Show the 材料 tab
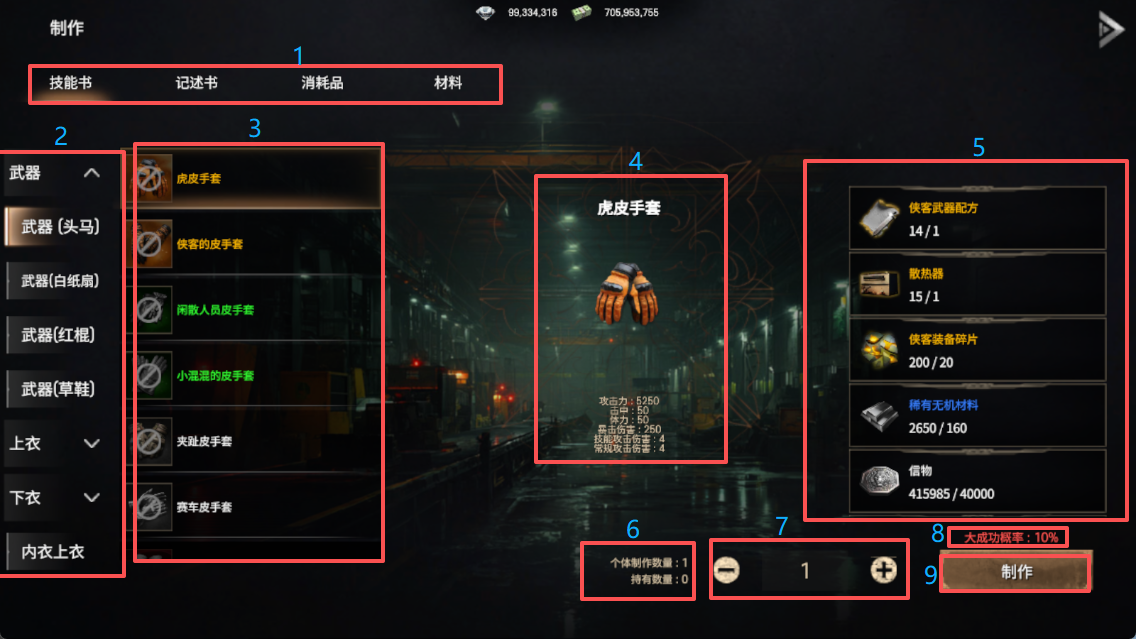The image size is (1136, 639). [448, 83]
